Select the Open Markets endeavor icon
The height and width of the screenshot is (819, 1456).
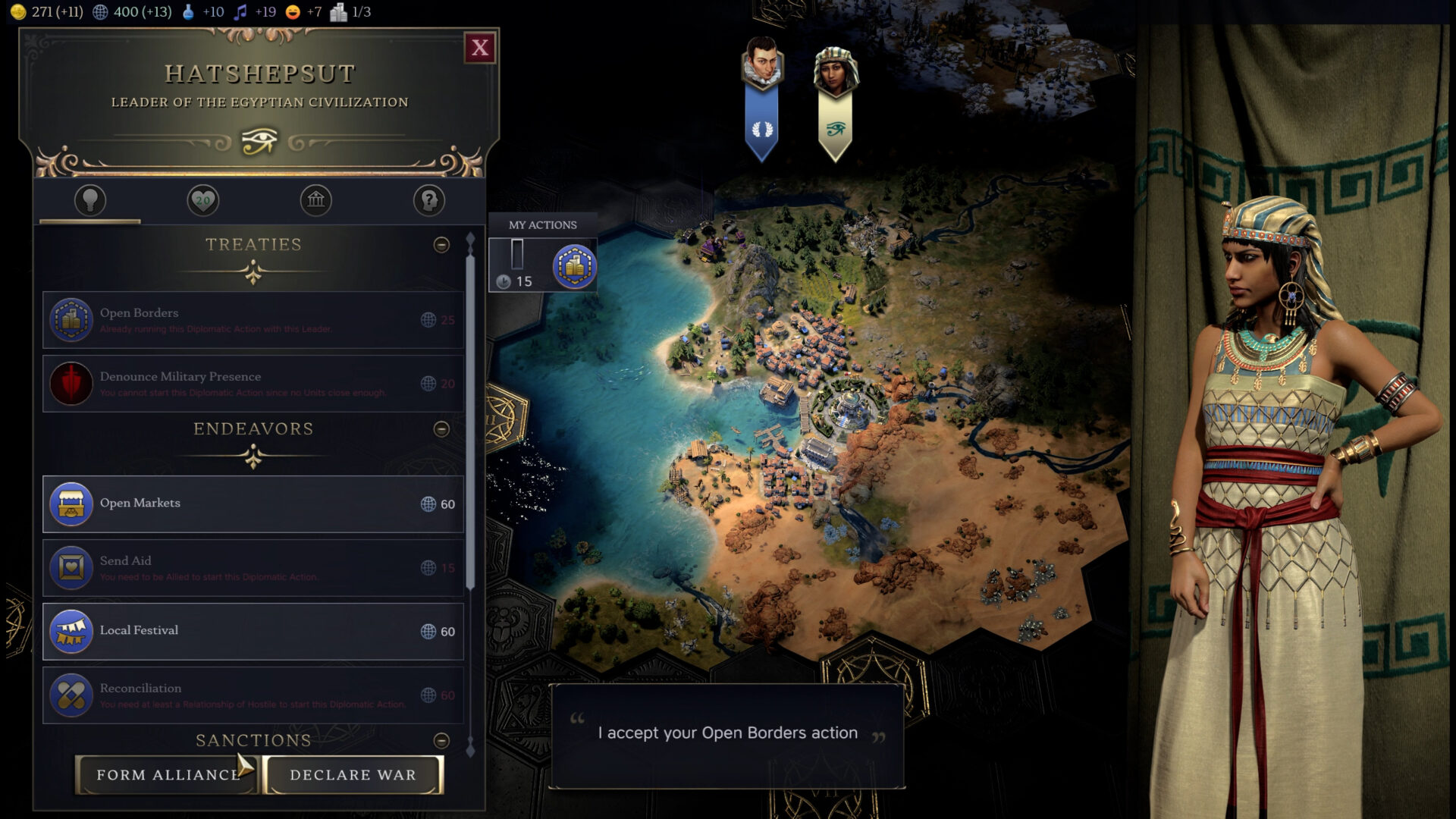[71, 503]
